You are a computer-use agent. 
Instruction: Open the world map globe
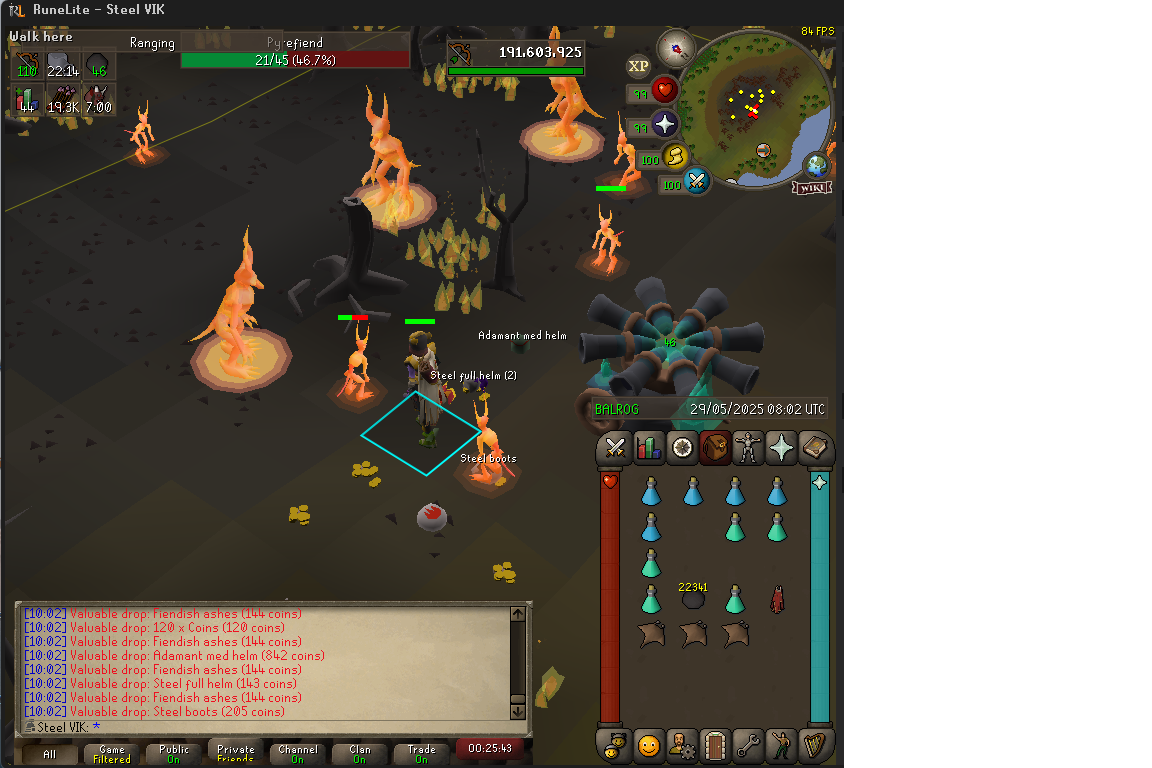click(x=817, y=164)
